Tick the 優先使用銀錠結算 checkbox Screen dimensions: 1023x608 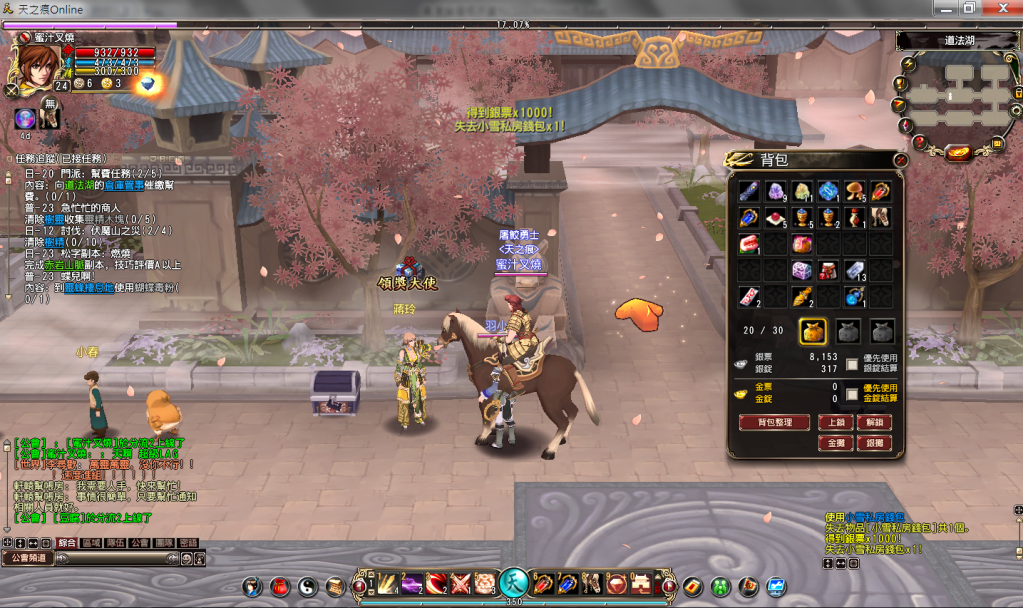852,365
